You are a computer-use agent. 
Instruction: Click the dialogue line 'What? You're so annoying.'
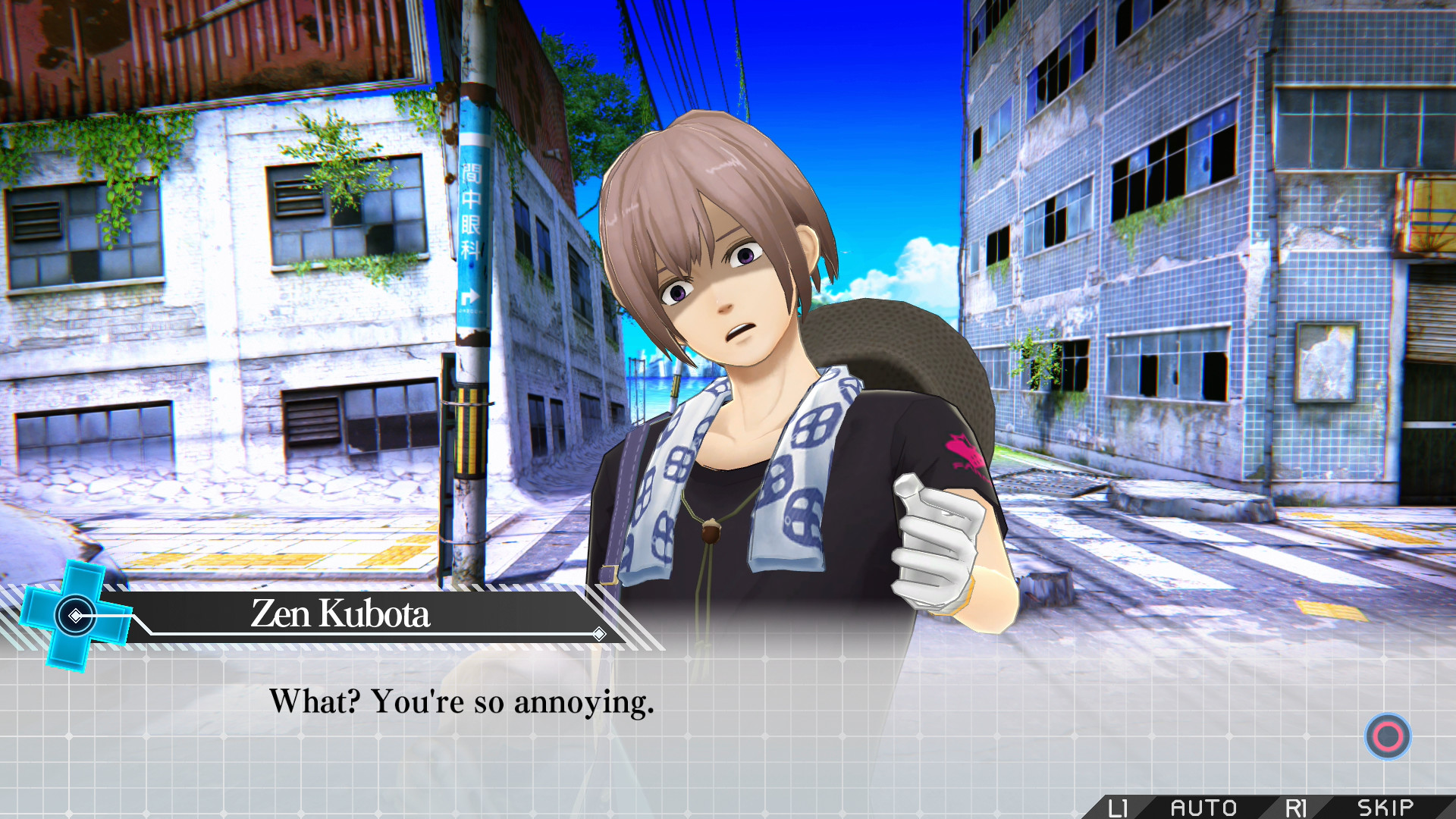(x=463, y=703)
